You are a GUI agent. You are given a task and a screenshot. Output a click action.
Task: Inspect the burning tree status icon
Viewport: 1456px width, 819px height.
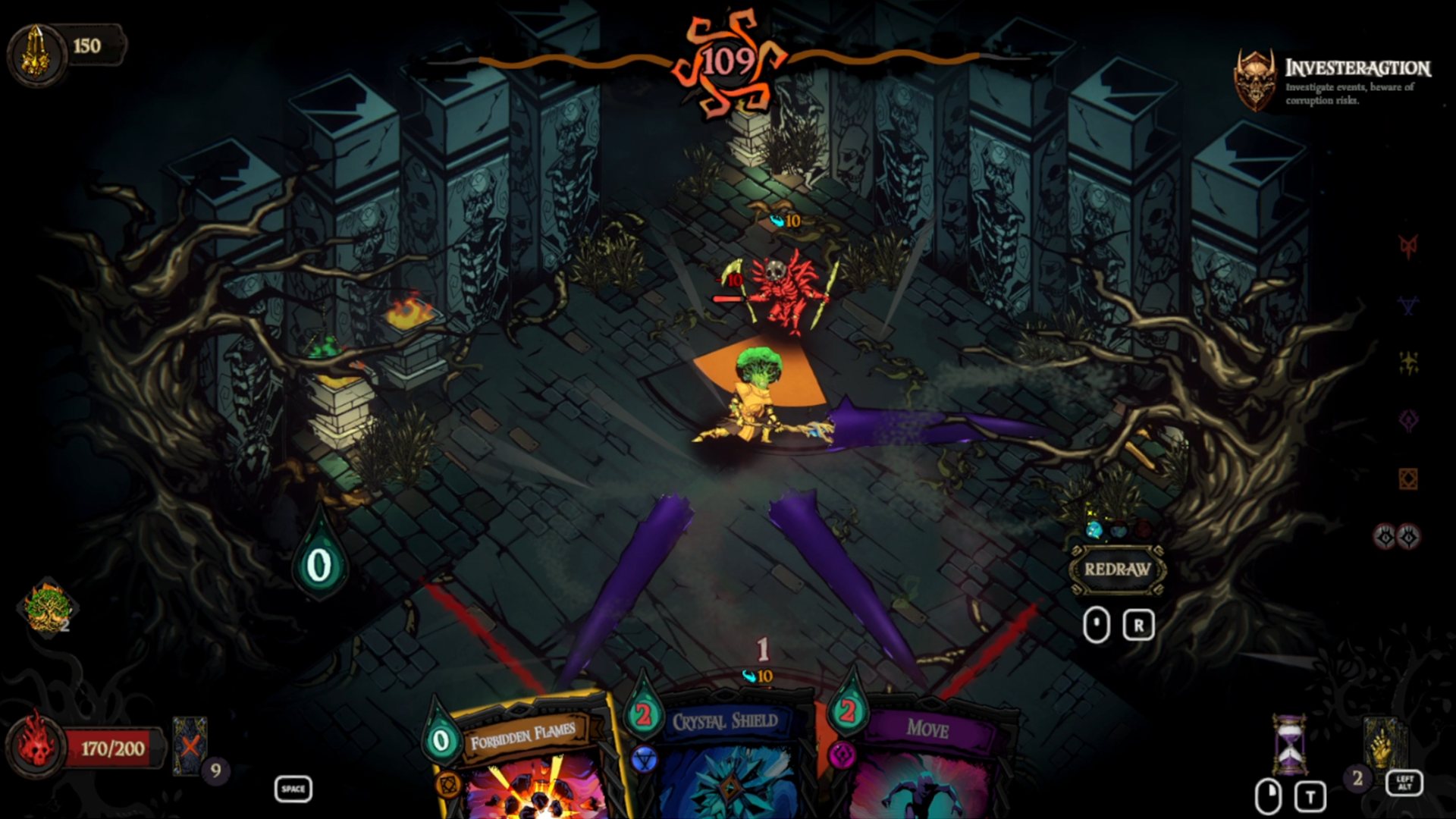47,607
